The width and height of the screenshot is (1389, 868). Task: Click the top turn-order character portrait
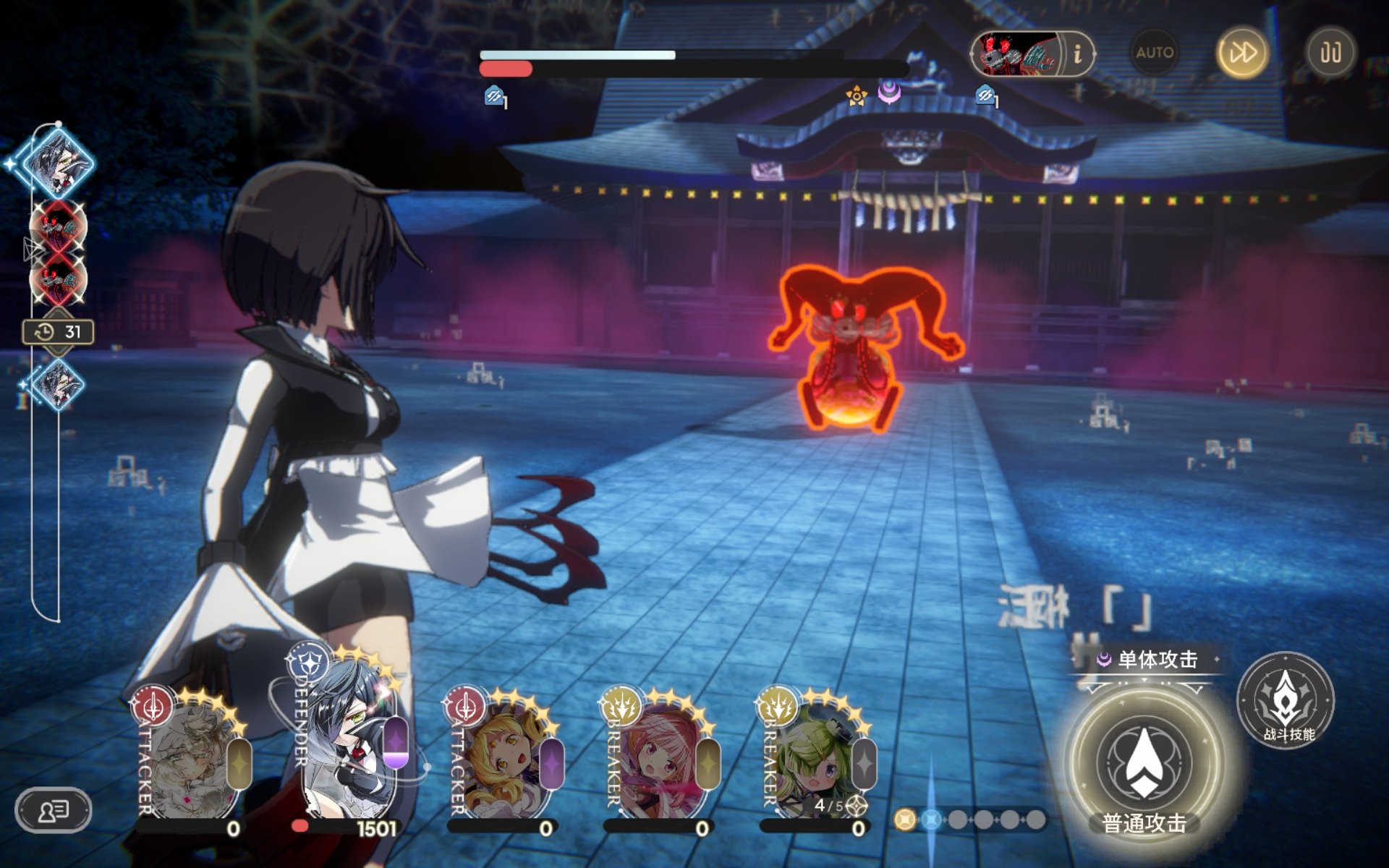tap(58, 163)
